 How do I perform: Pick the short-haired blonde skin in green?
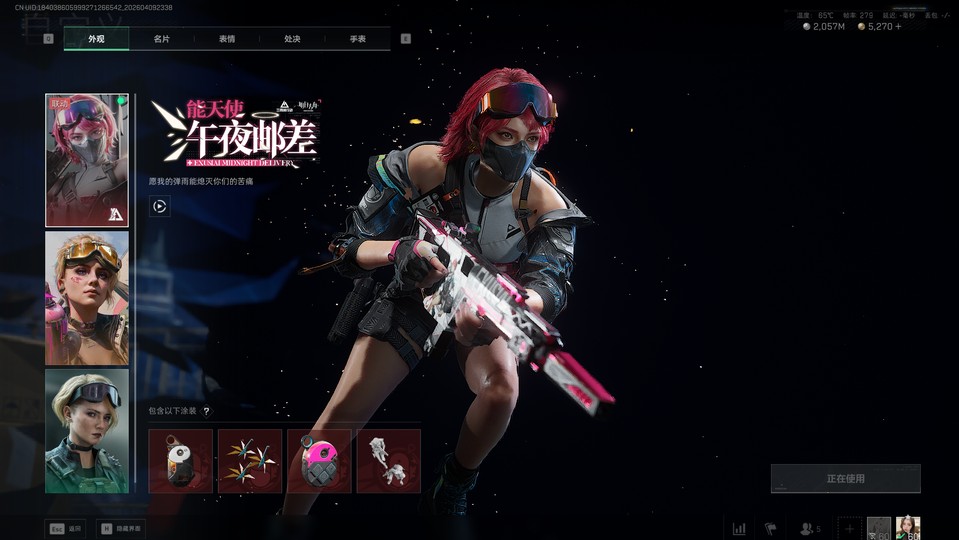(87, 431)
